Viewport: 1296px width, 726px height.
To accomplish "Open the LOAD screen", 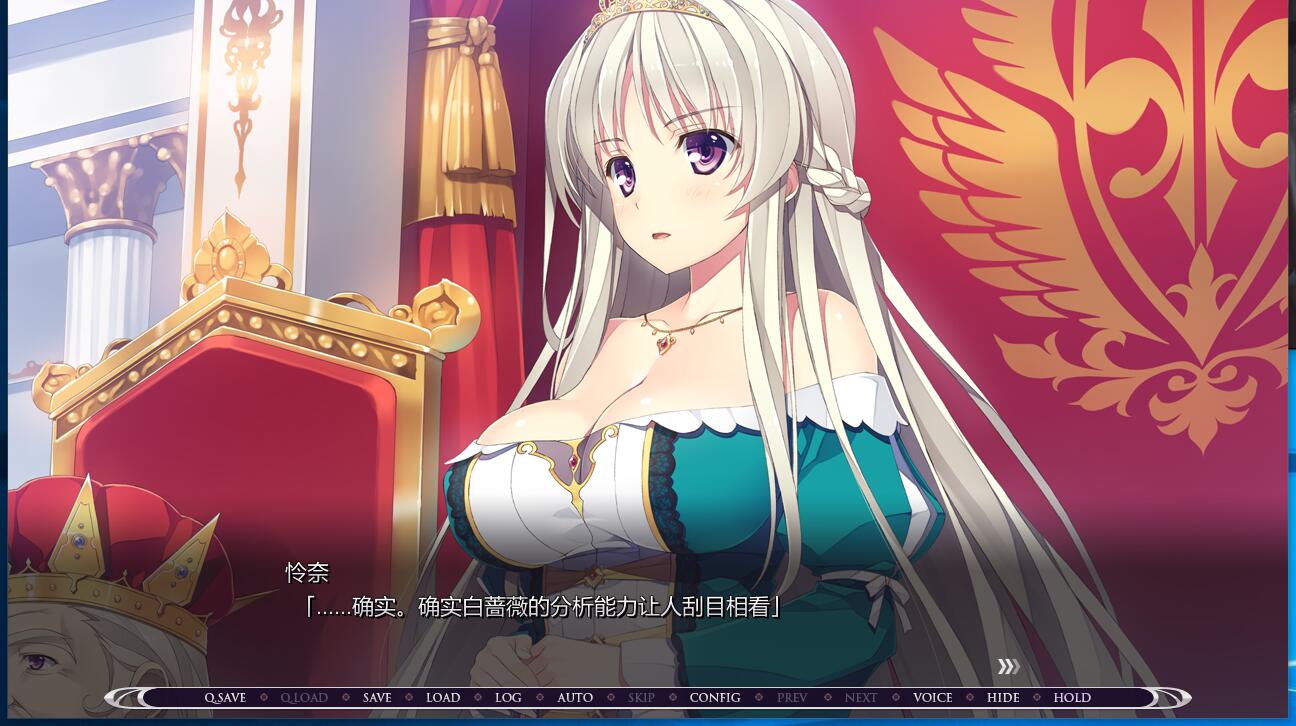I will coord(444,697).
